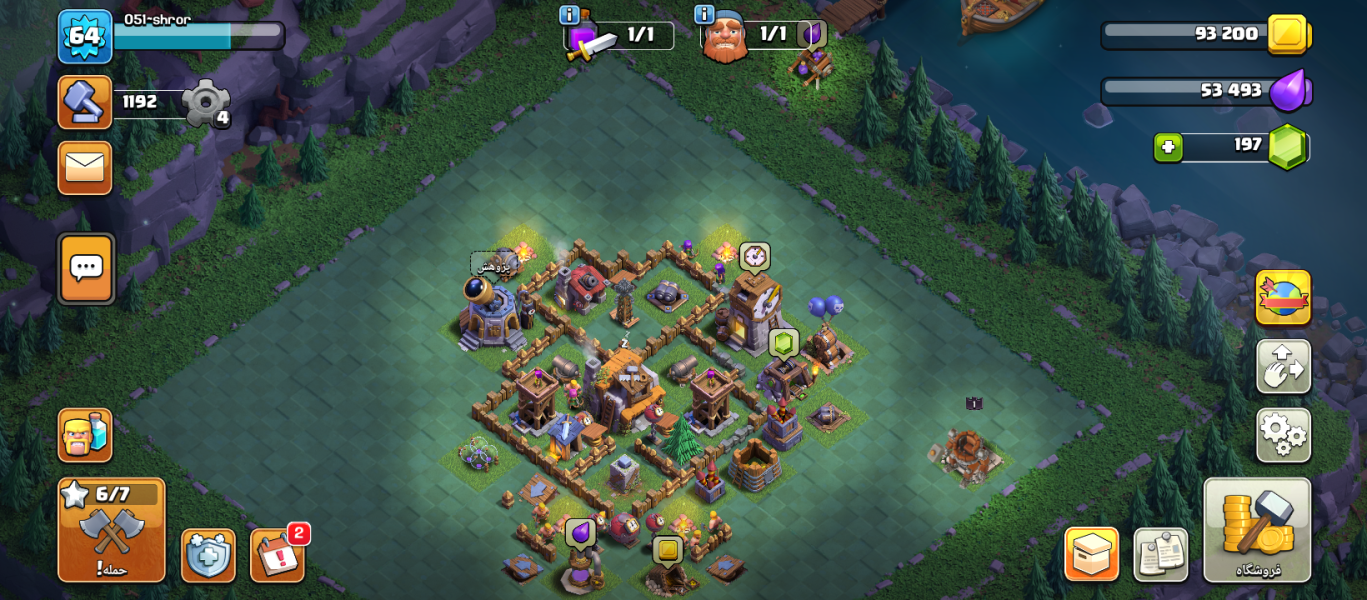This screenshot has height=600, width=1367.
Task: Open game settings via the gears icon
Action: click(1283, 435)
